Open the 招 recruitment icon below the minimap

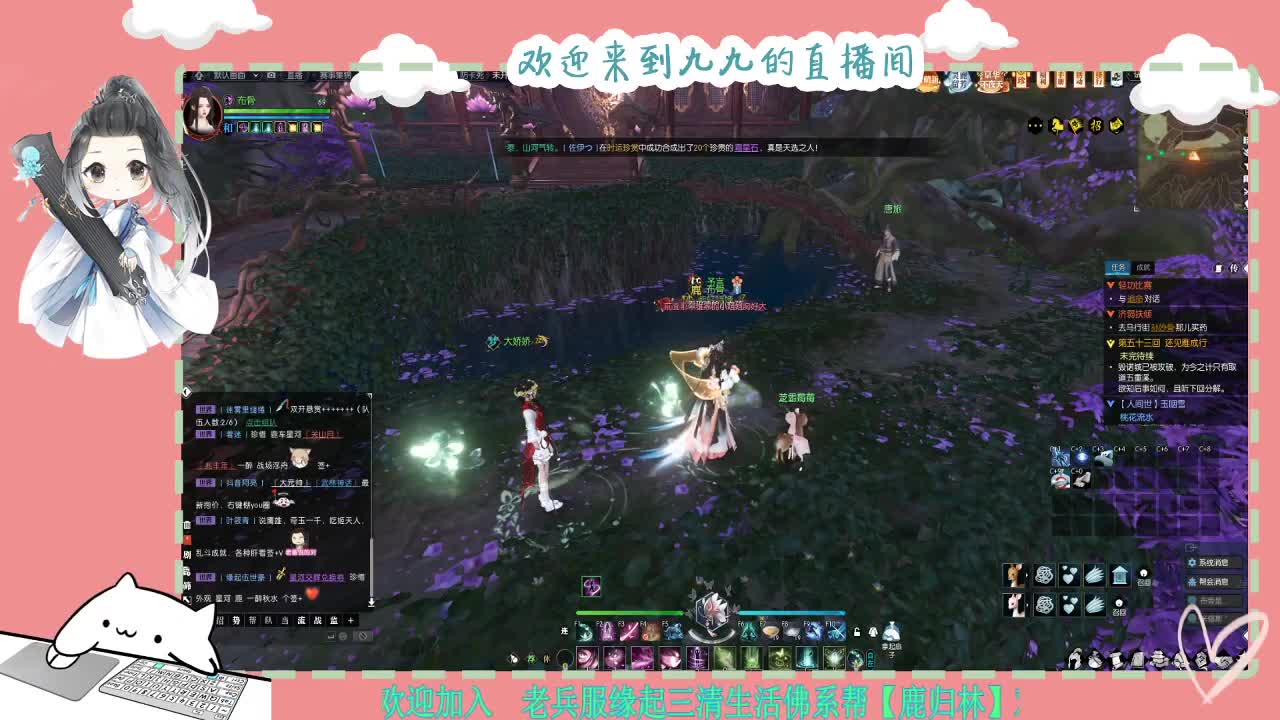click(x=1098, y=124)
